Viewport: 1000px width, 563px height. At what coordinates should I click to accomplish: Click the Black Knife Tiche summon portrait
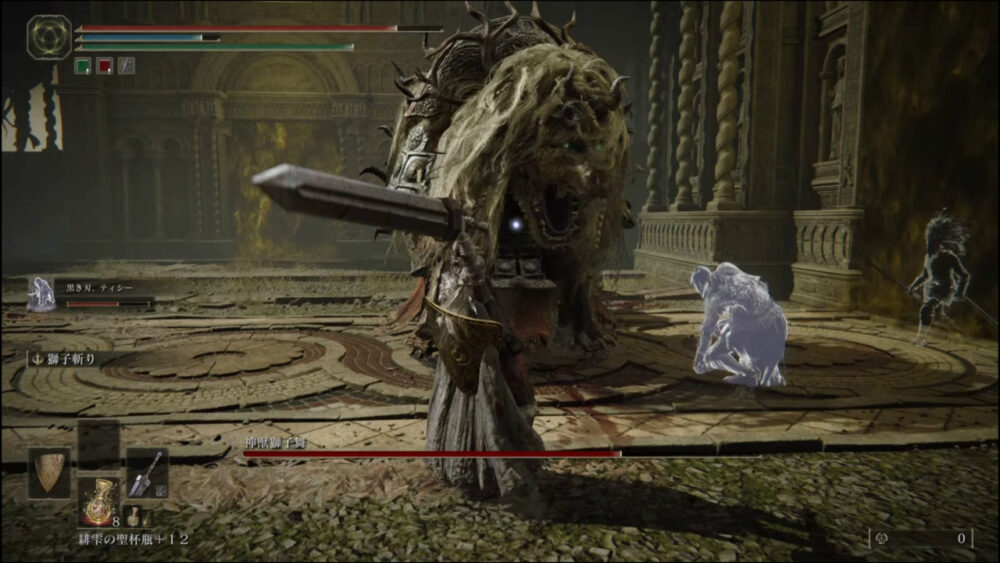(x=41, y=294)
